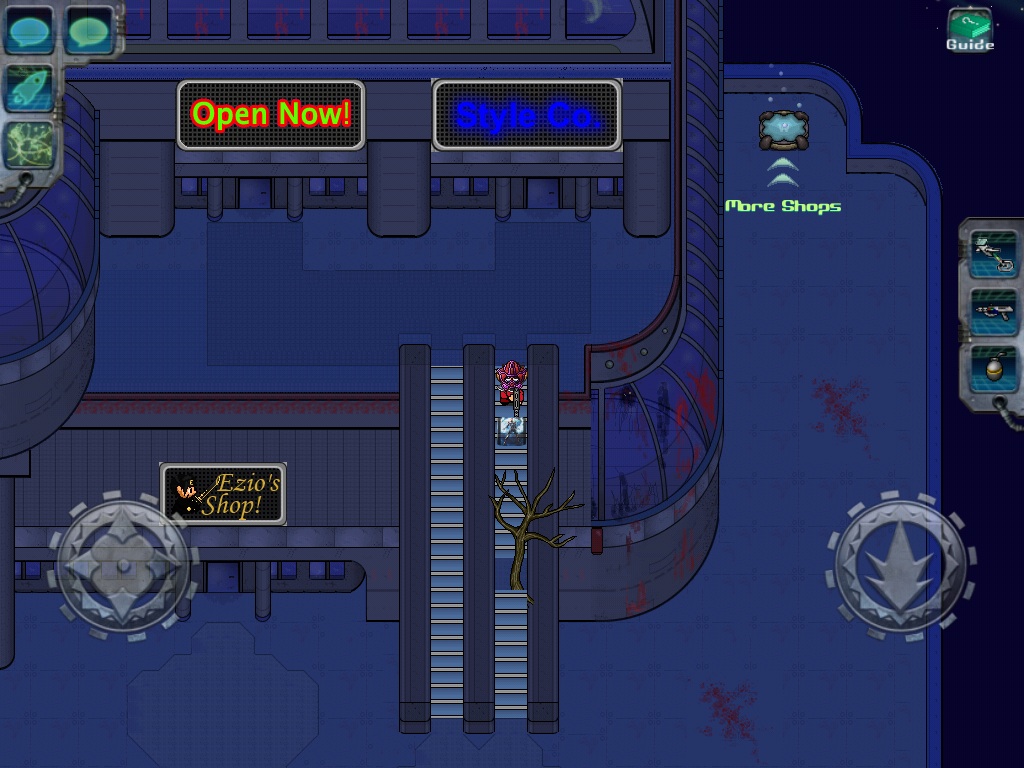This screenshot has width=1024, height=768.
Task: Tap the rocket ship icon
Action: point(29,87)
